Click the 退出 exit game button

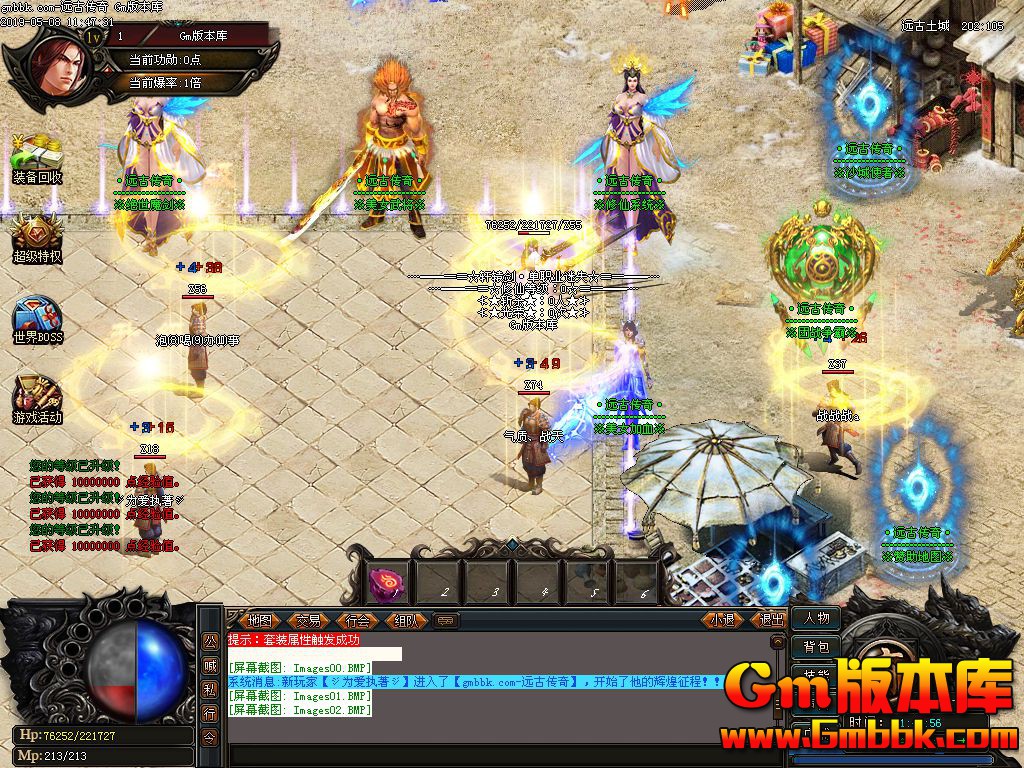[x=772, y=620]
